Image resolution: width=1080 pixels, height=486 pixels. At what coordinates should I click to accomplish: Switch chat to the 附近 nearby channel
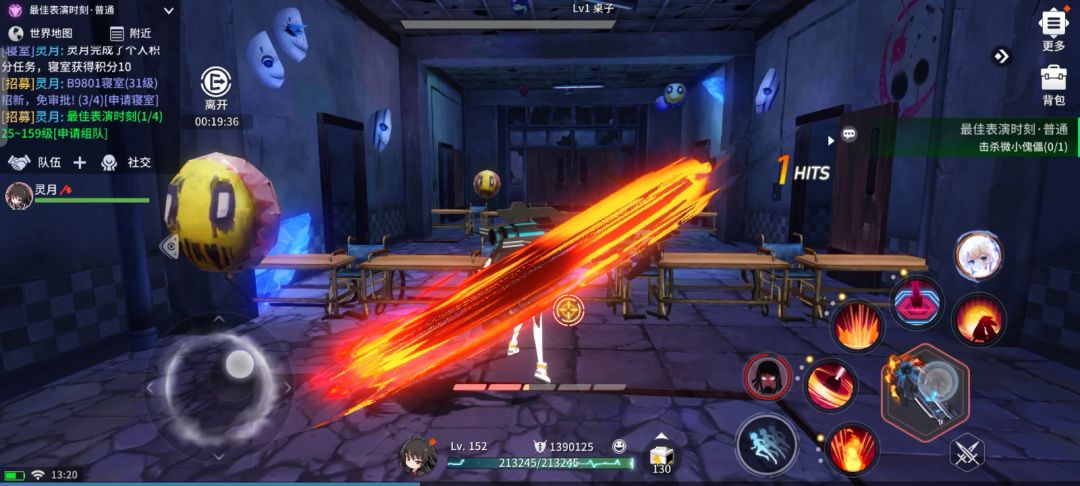pyautogui.click(x=130, y=33)
